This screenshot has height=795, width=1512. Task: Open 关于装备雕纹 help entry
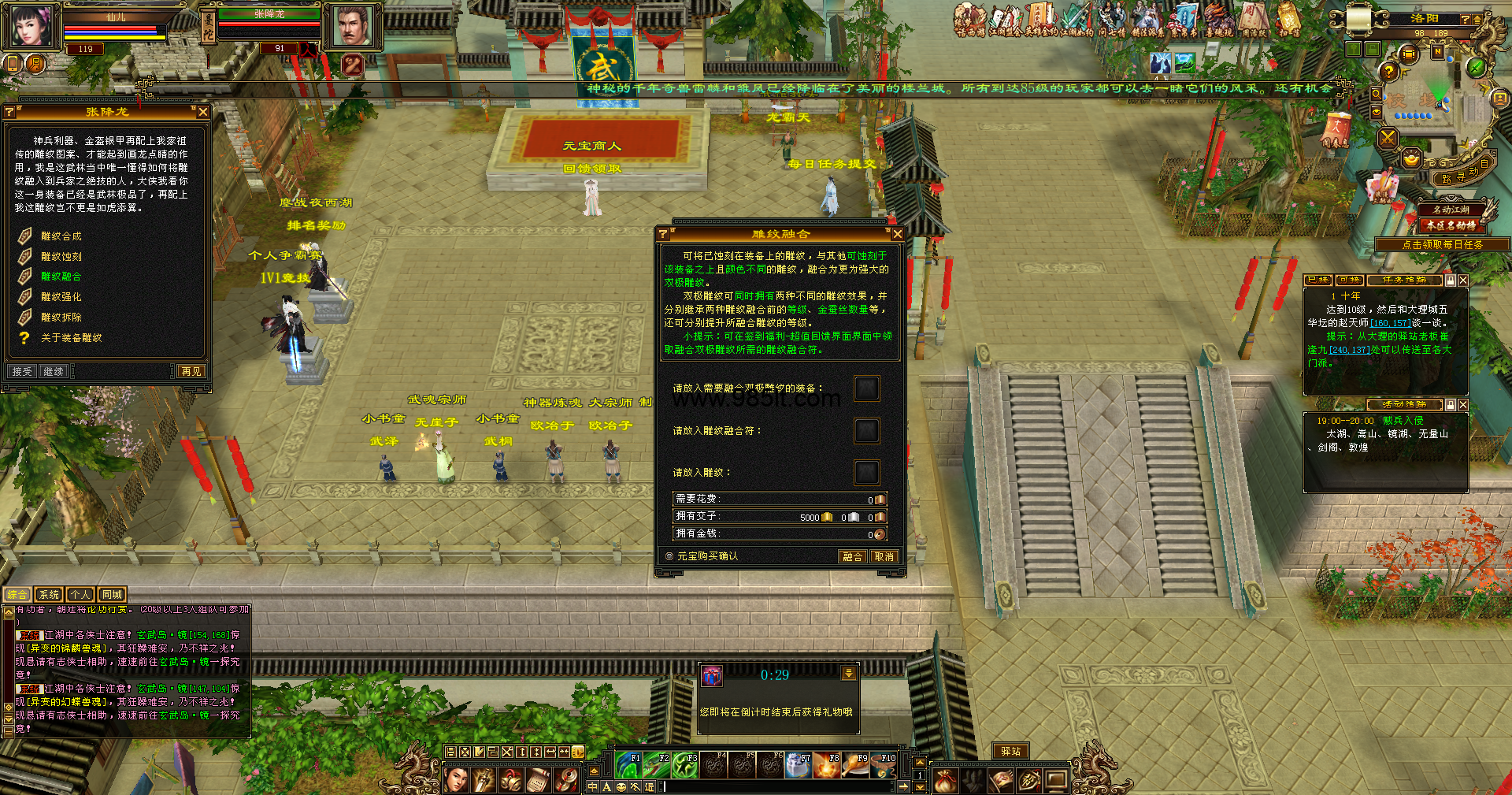point(71,338)
